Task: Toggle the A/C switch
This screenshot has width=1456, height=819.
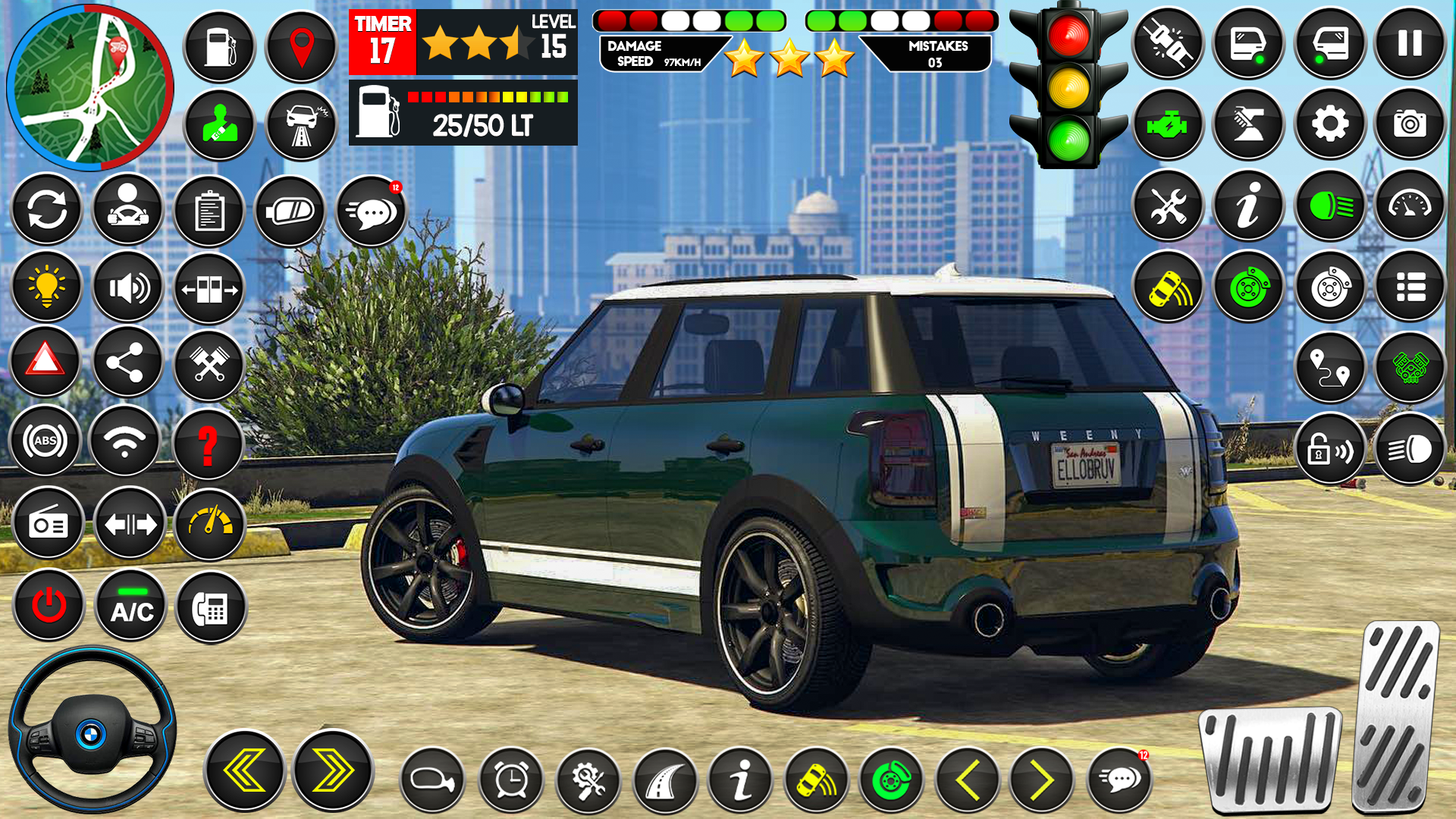Action: pos(129,605)
